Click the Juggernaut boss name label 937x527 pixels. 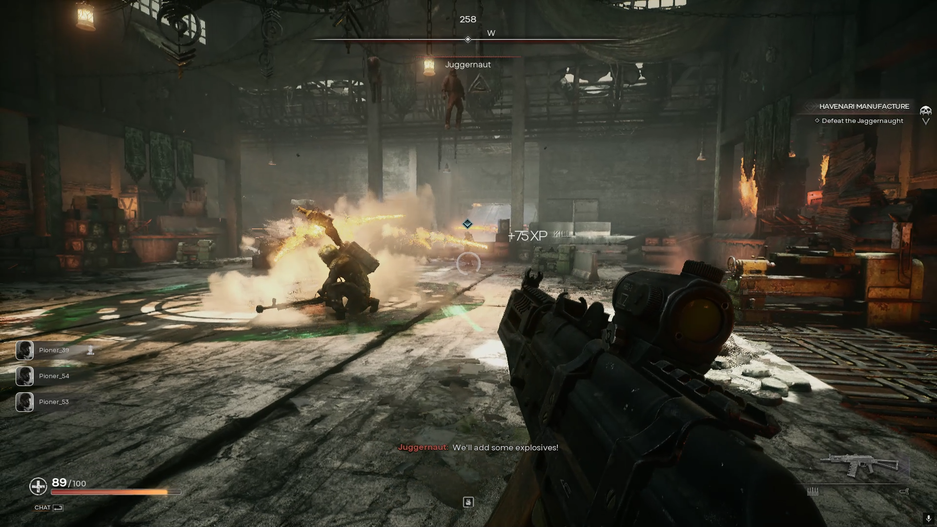468,65
